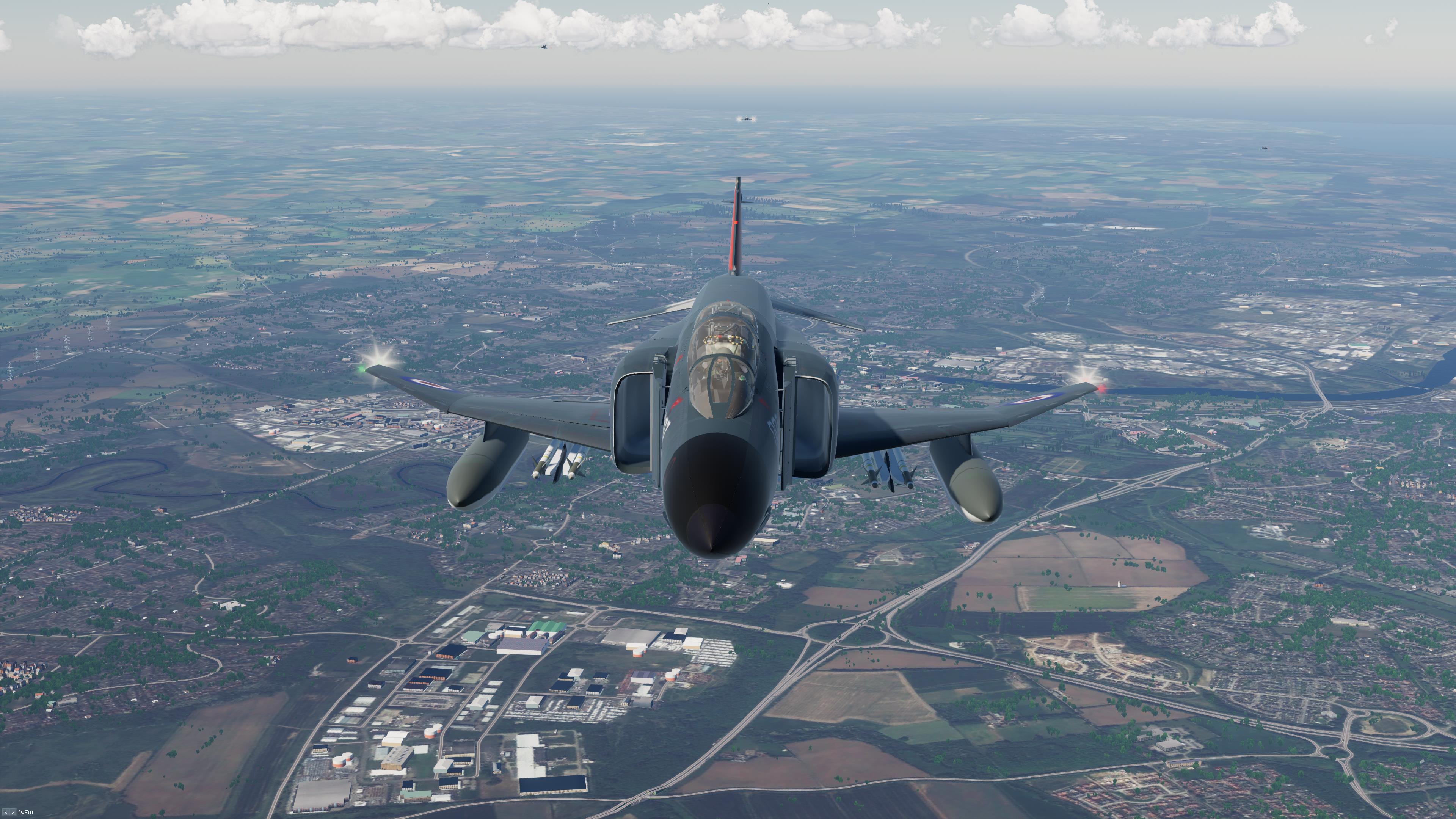1456x819 pixels.
Task: Click the previous arrow beside WF01
Action: point(6,813)
